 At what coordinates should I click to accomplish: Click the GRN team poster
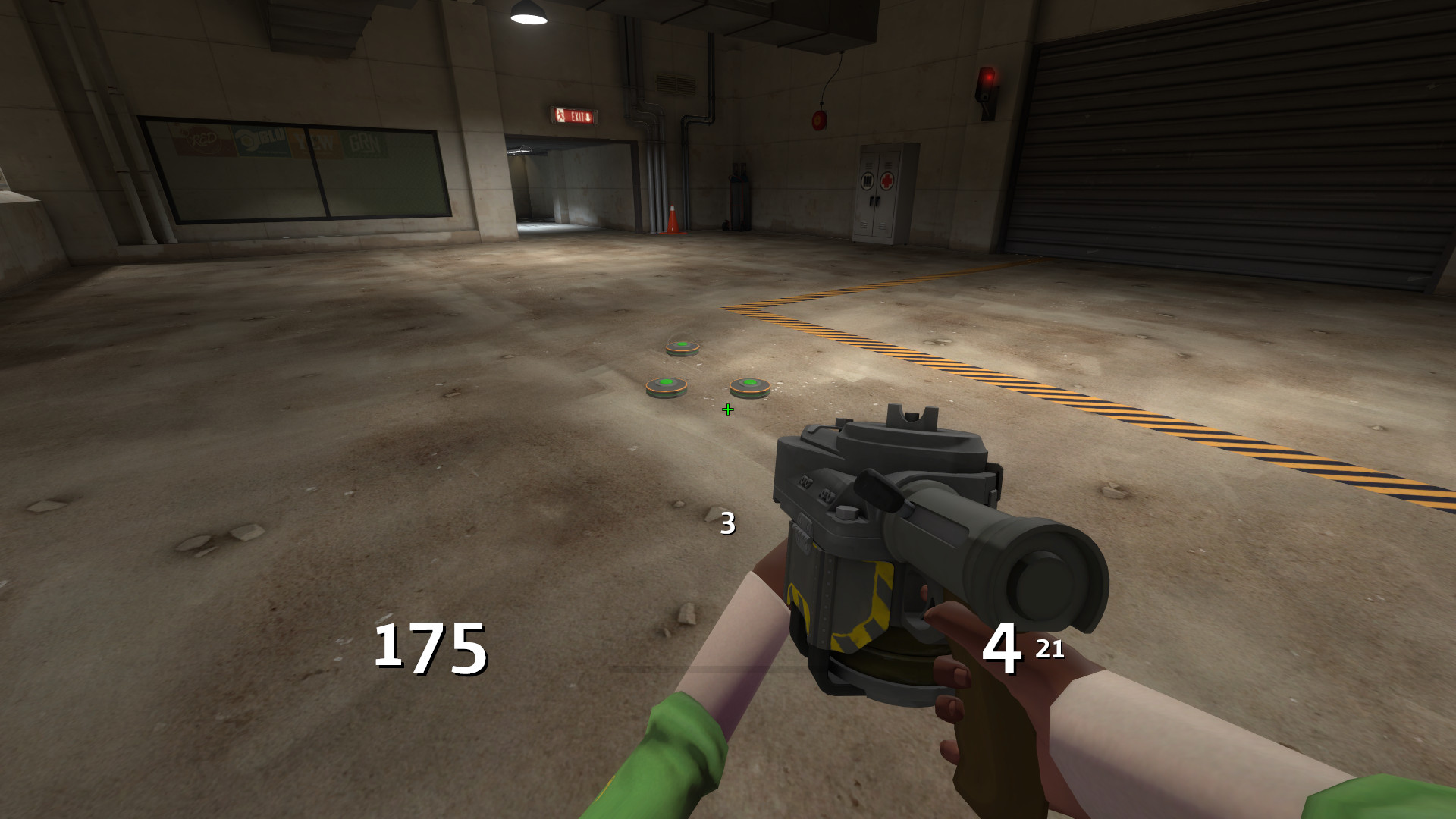(364, 143)
